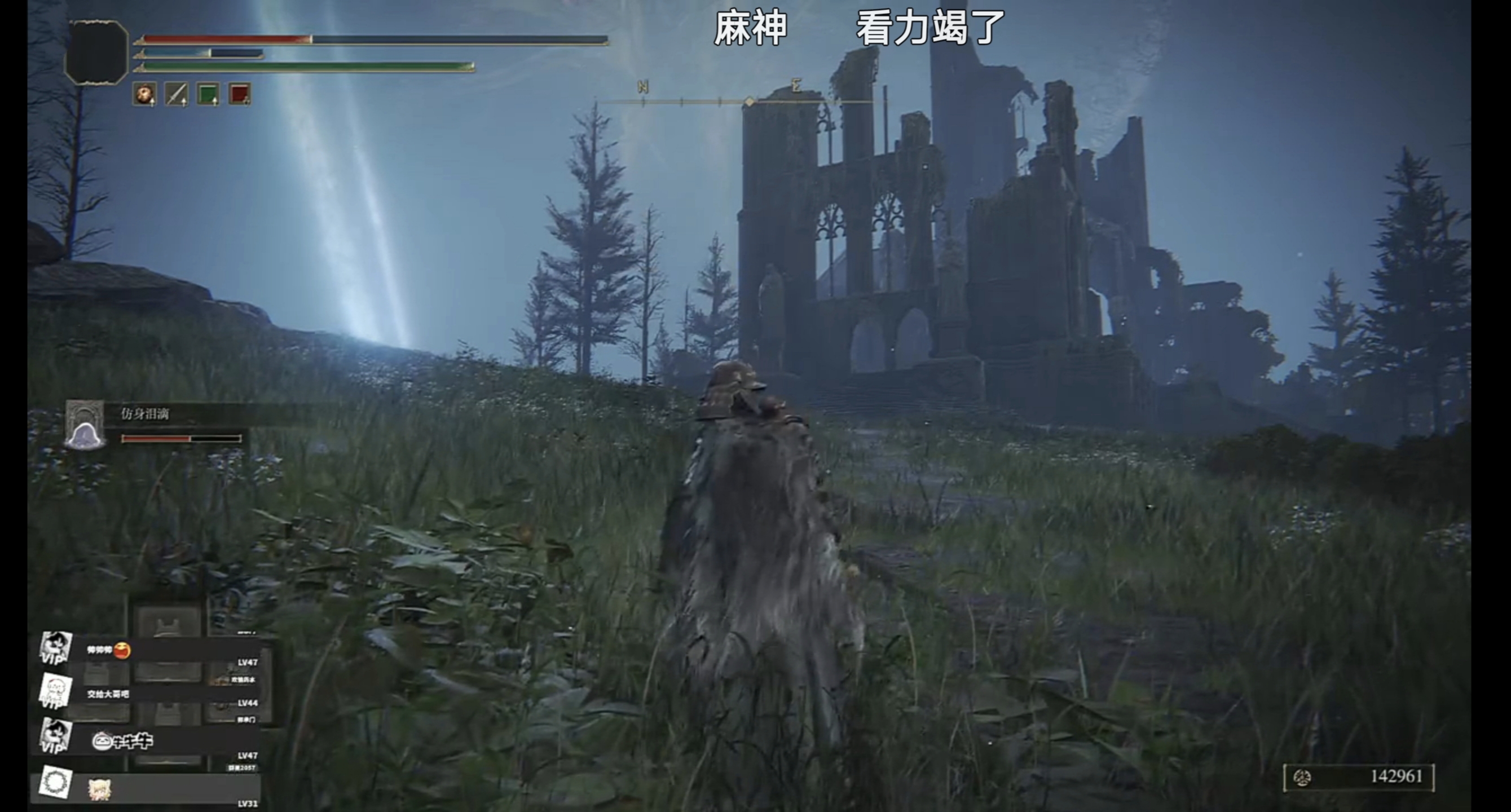
Task: Click the red square status icon
Action: pyautogui.click(x=239, y=94)
